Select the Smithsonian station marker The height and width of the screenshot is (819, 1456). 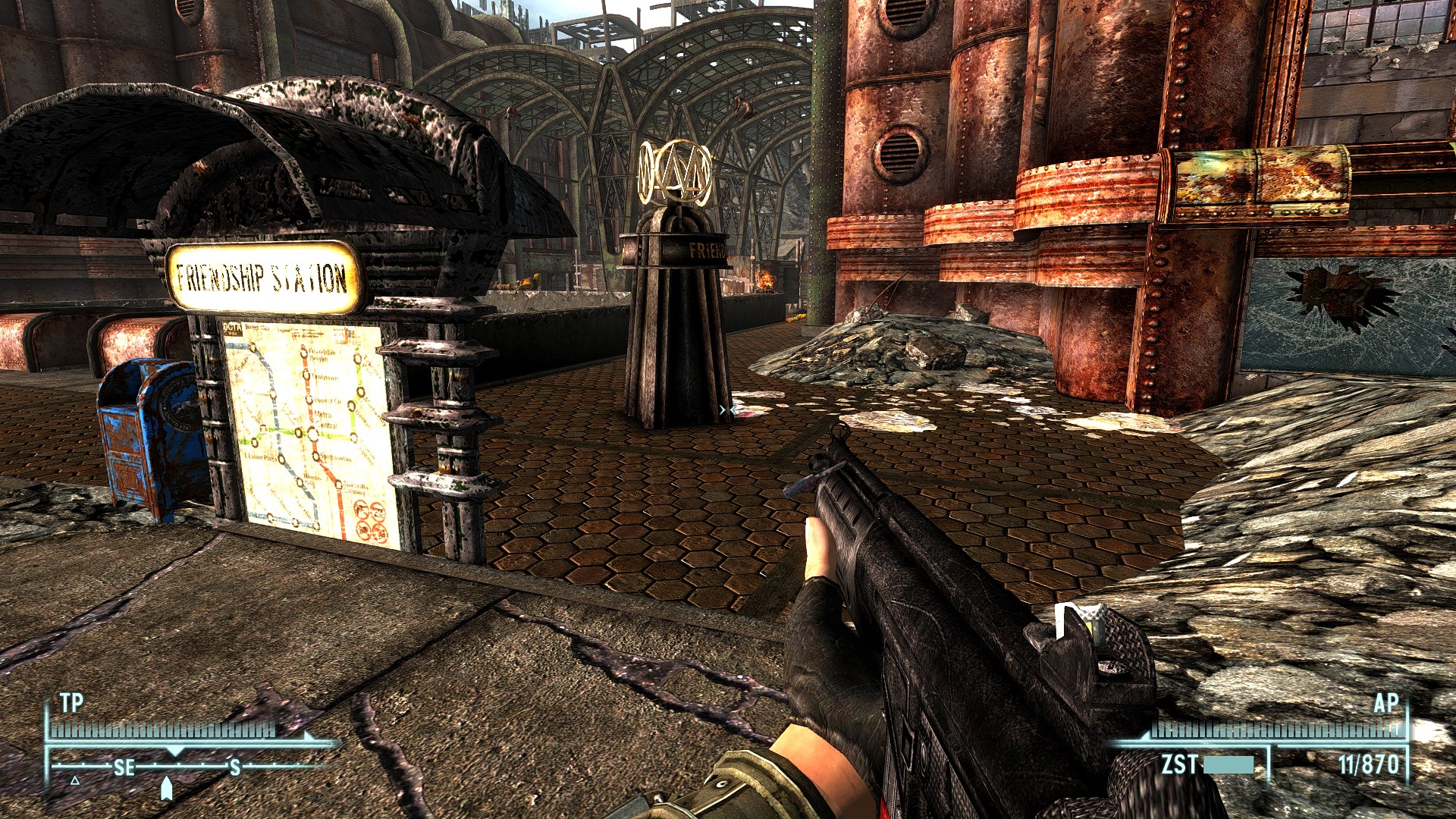315,455
